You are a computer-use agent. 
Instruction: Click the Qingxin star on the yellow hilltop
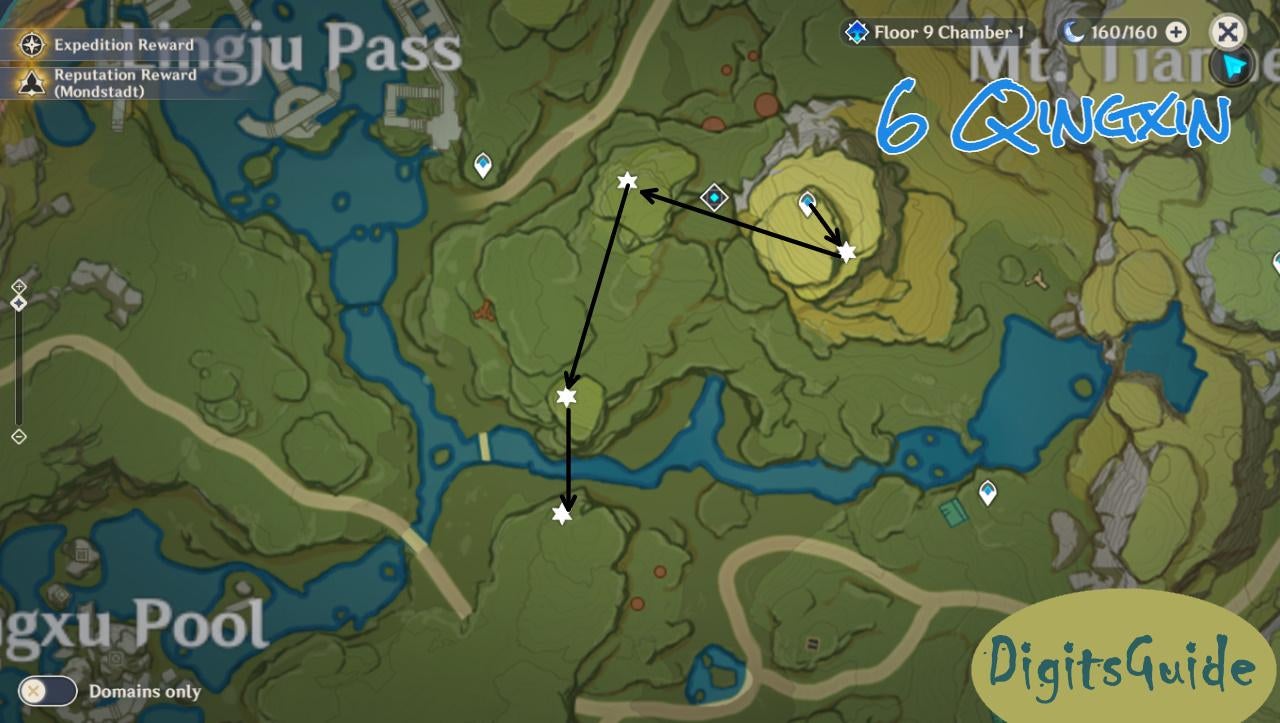pyautogui.click(x=845, y=252)
